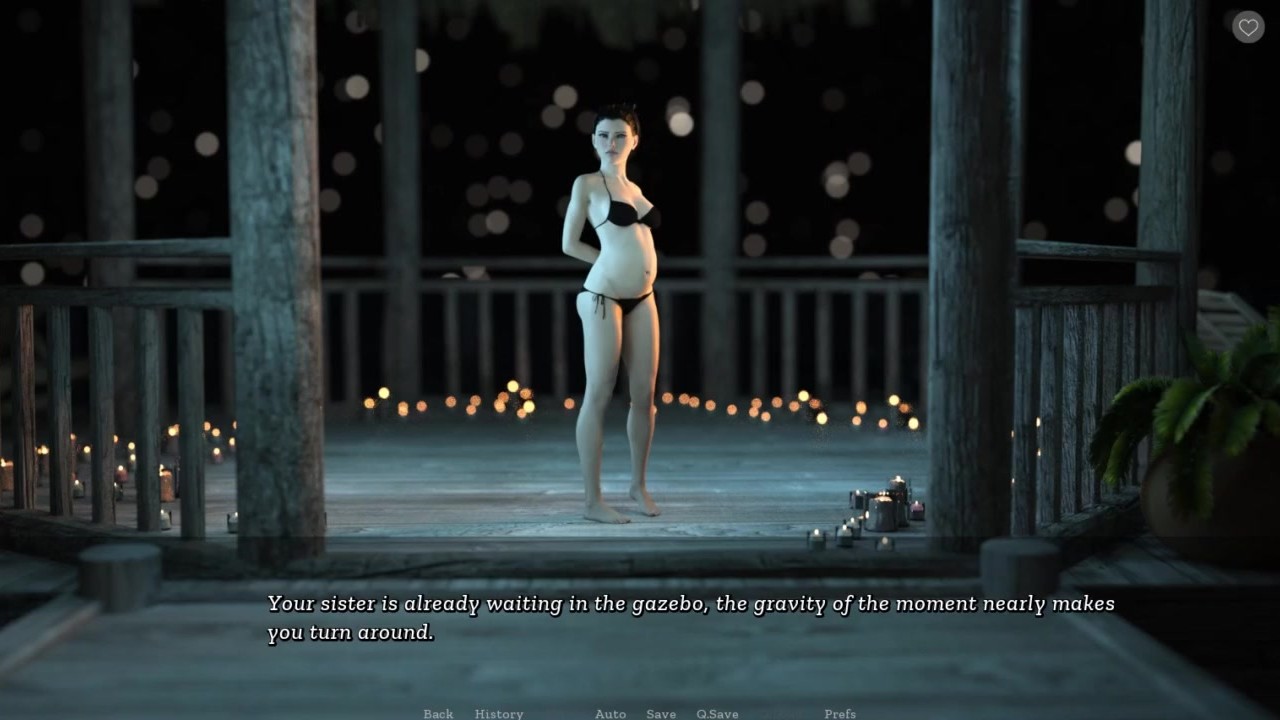Go back to the previous dialogue line
The image size is (1280, 720).
[x=438, y=713]
